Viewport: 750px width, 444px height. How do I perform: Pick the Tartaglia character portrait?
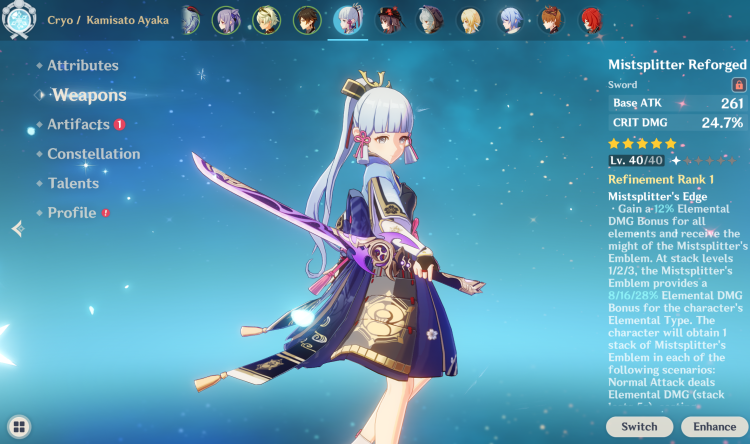click(x=551, y=19)
